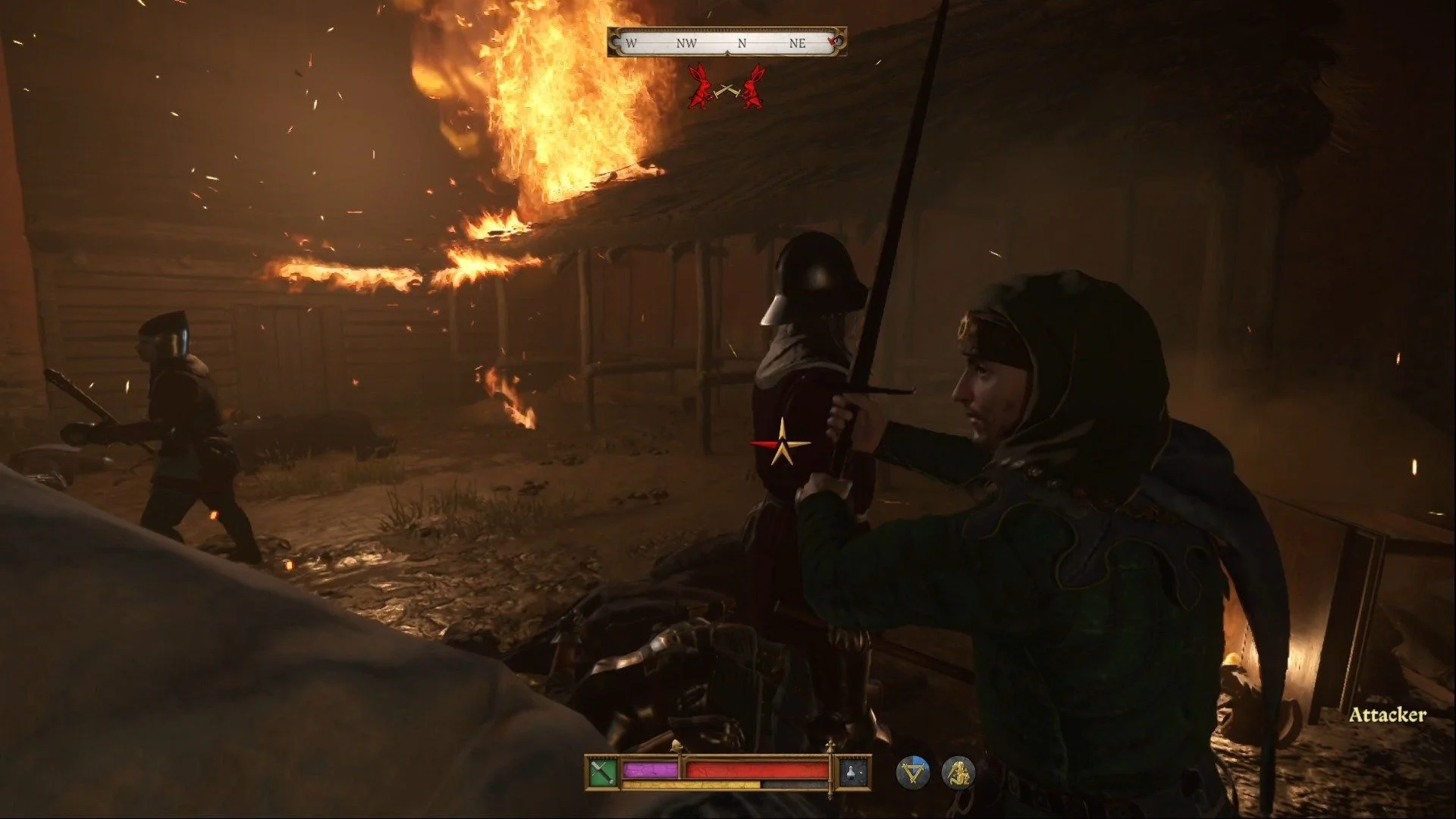Select the red enemy marker on the compass

click(x=833, y=40)
